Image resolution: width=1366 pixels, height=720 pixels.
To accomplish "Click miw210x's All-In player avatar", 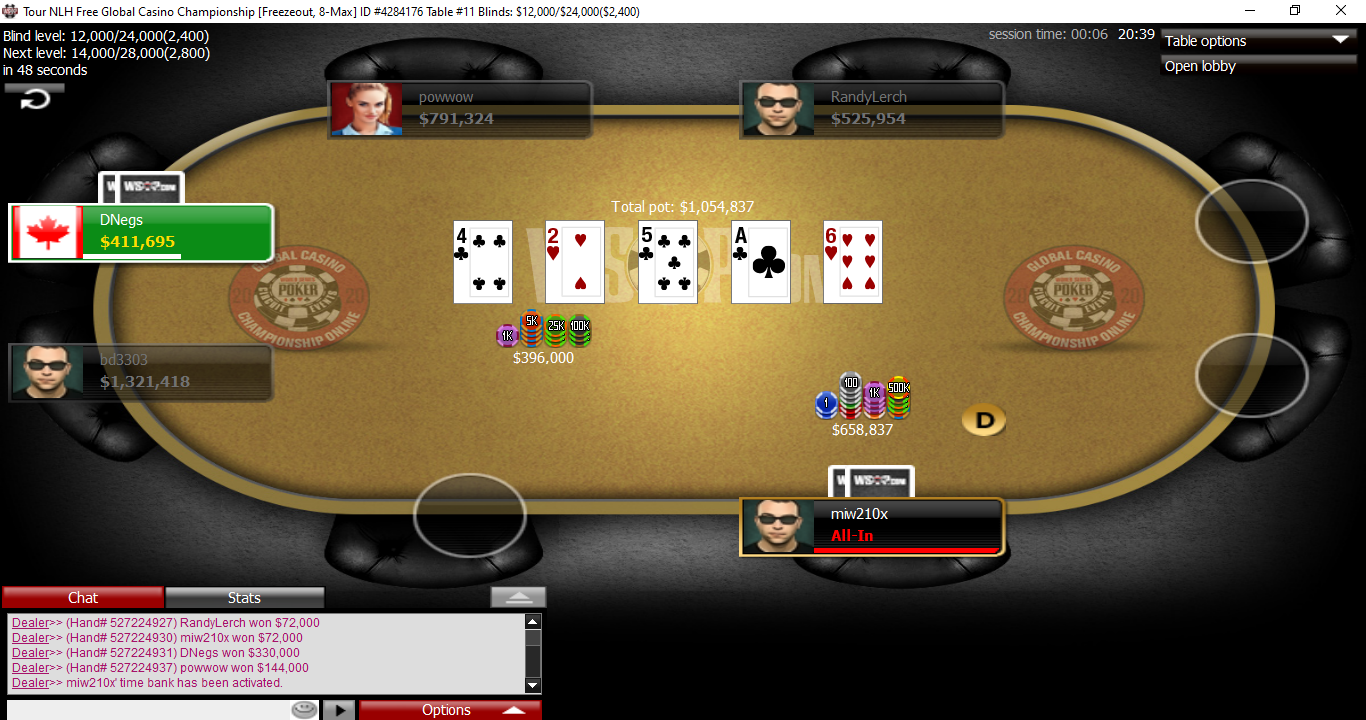I will (x=779, y=526).
